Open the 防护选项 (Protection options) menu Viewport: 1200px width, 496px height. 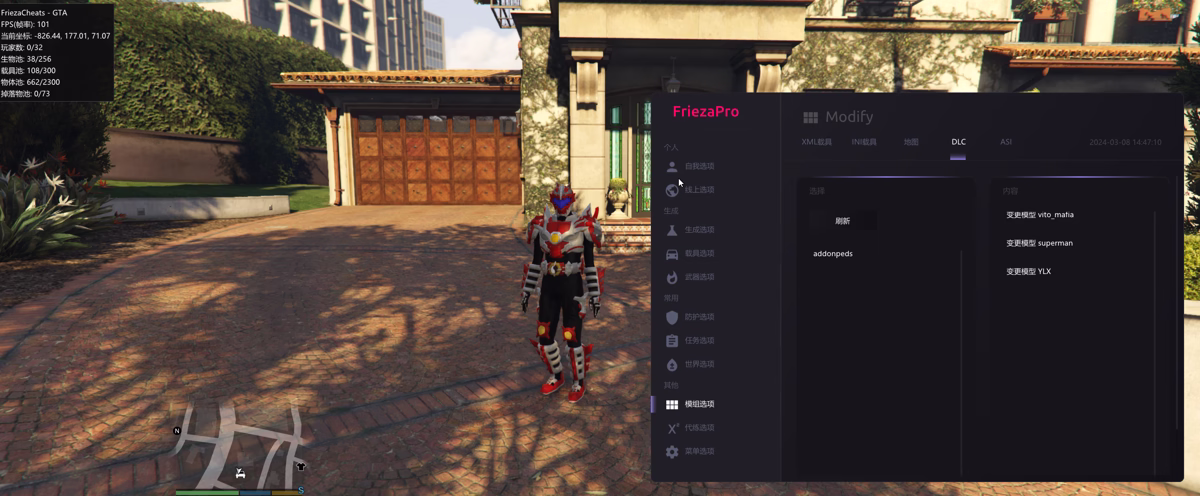coord(699,317)
